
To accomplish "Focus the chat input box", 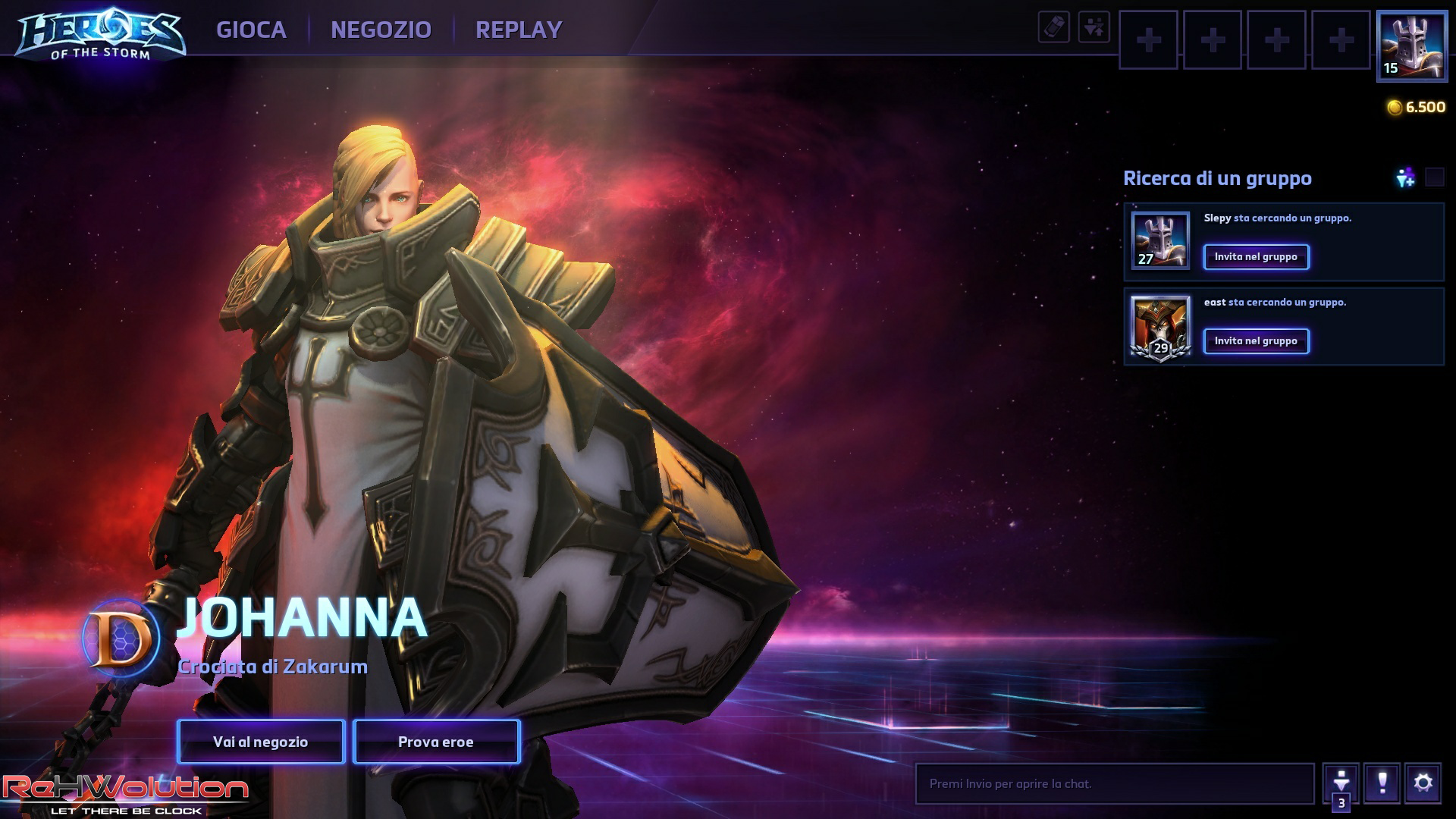I will tap(1115, 783).
